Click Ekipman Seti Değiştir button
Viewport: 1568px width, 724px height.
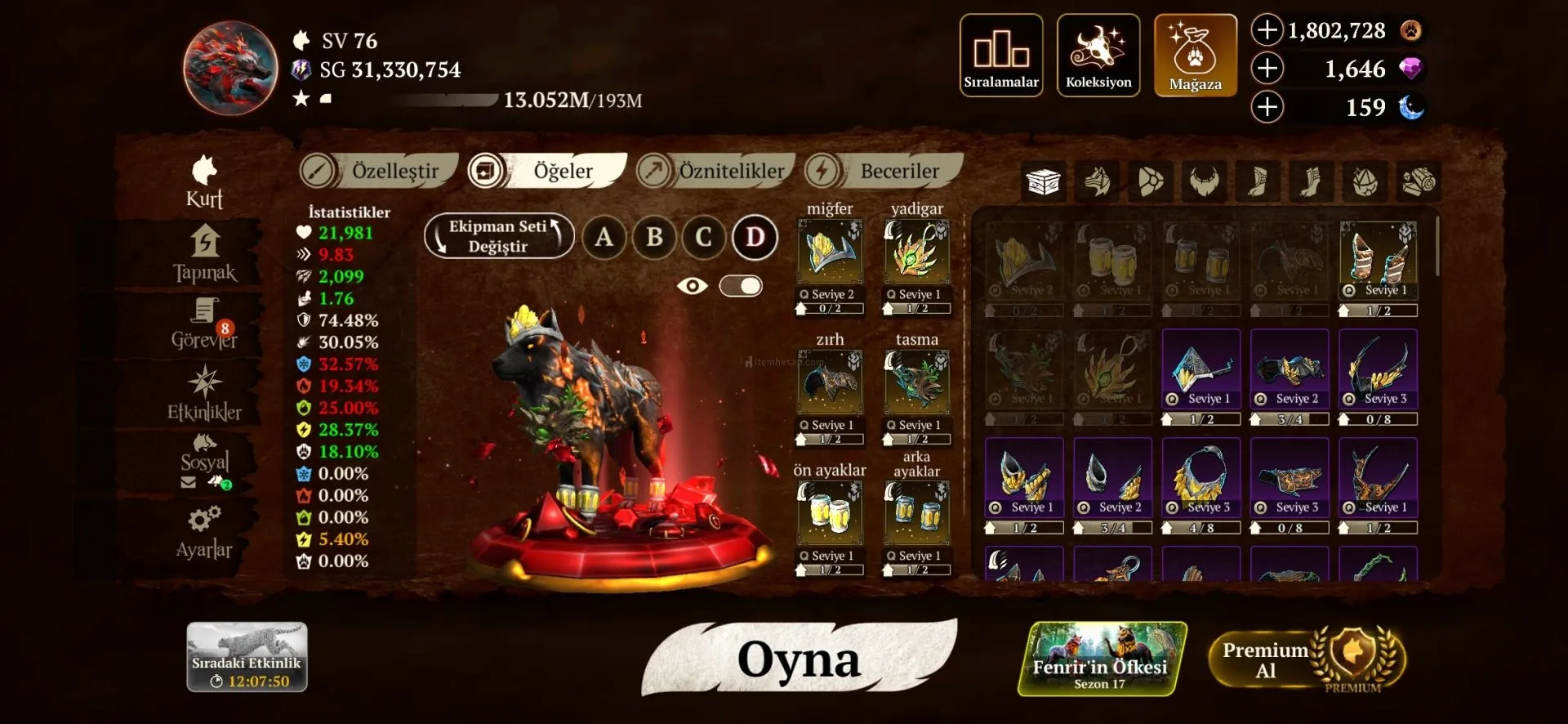click(499, 236)
